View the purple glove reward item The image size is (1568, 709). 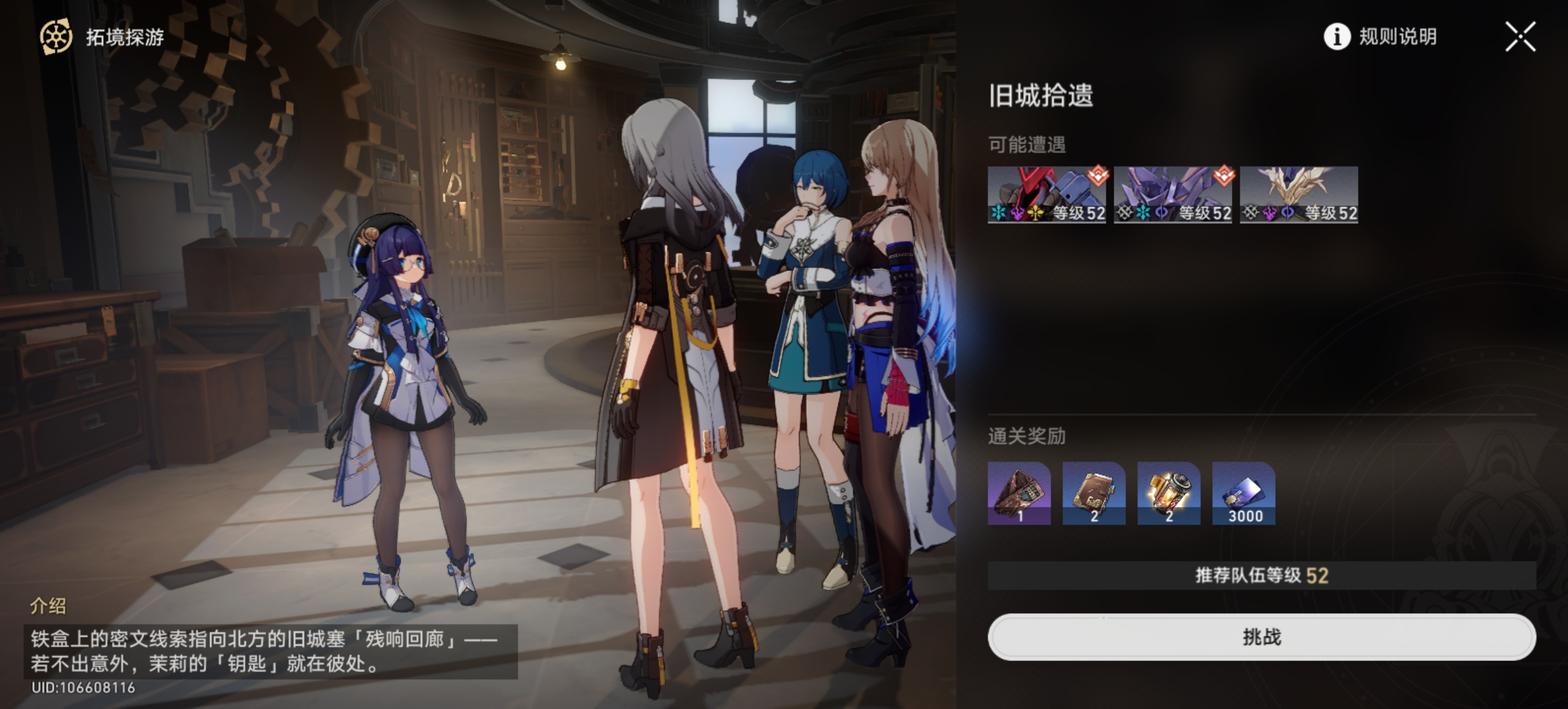1019,493
